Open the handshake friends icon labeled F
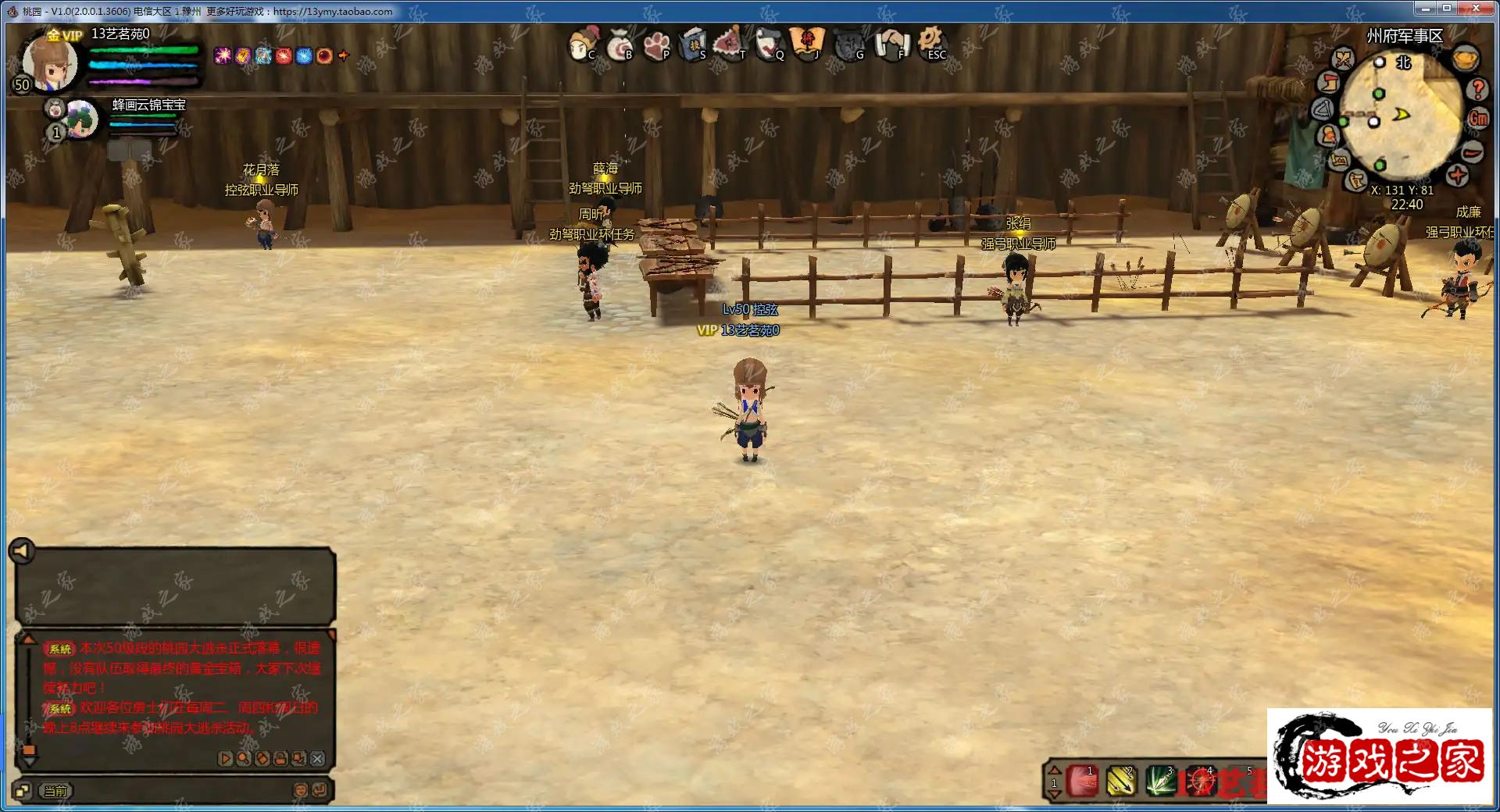1500x812 pixels. tap(890, 45)
